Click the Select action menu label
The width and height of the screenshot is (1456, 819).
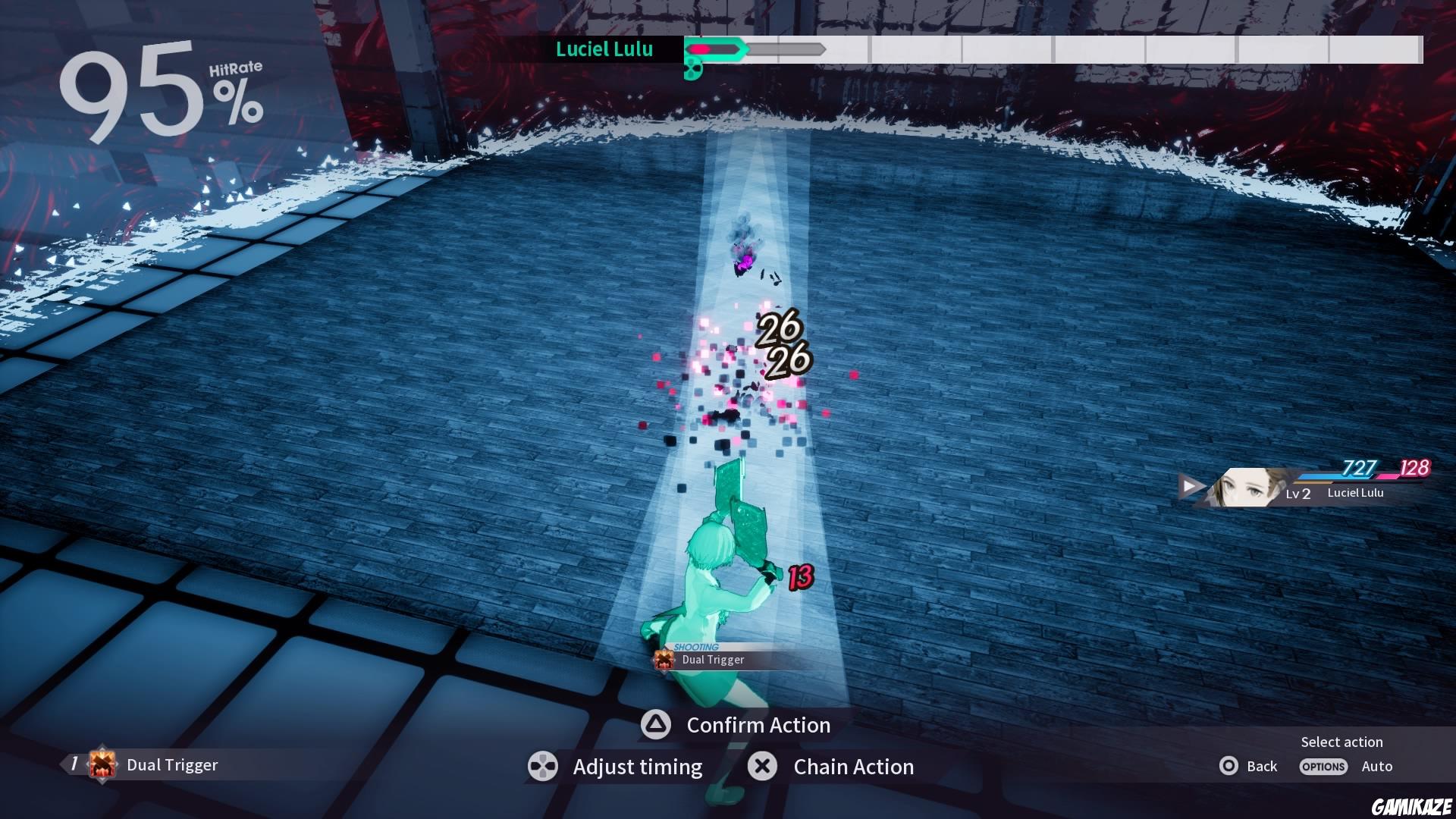coord(1342,742)
